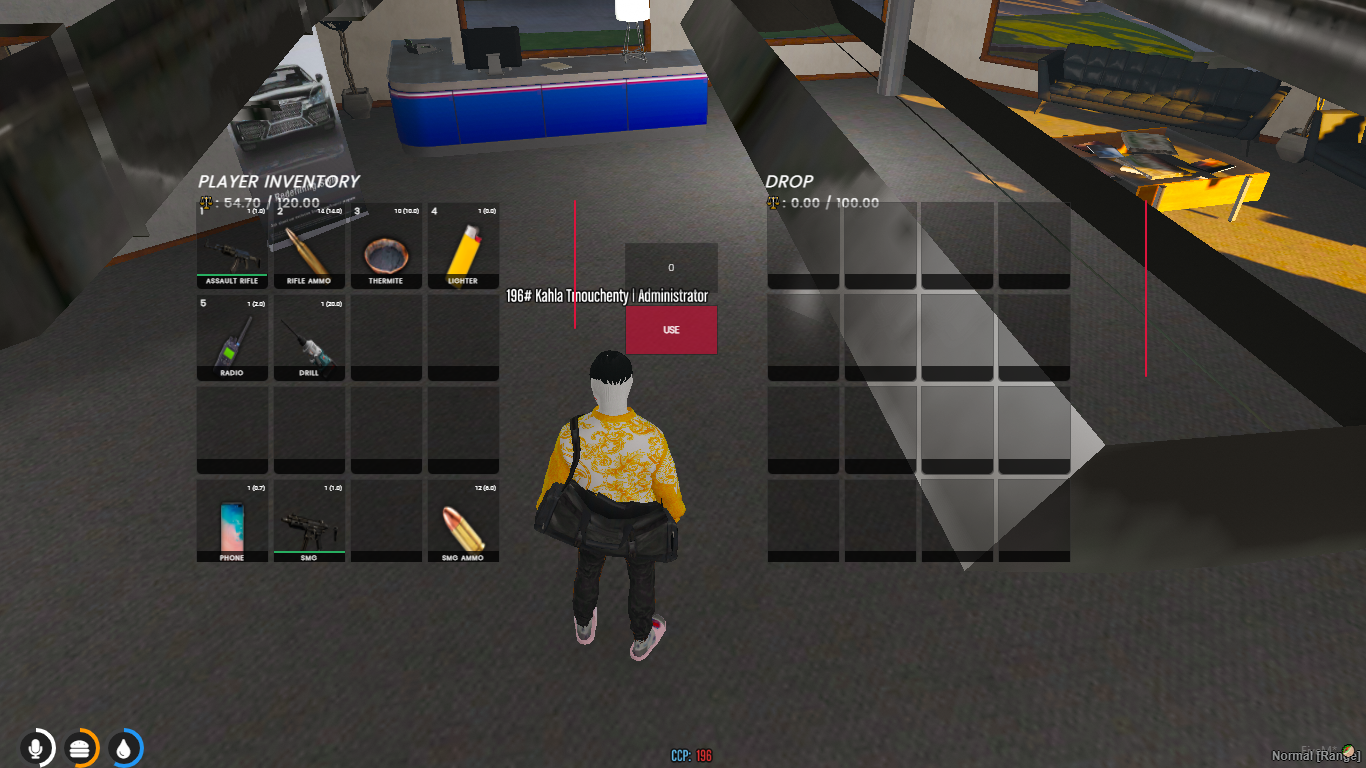This screenshot has width=1366, height=768.
Task: Click the quantity field above USE
Action: (x=671, y=266)
